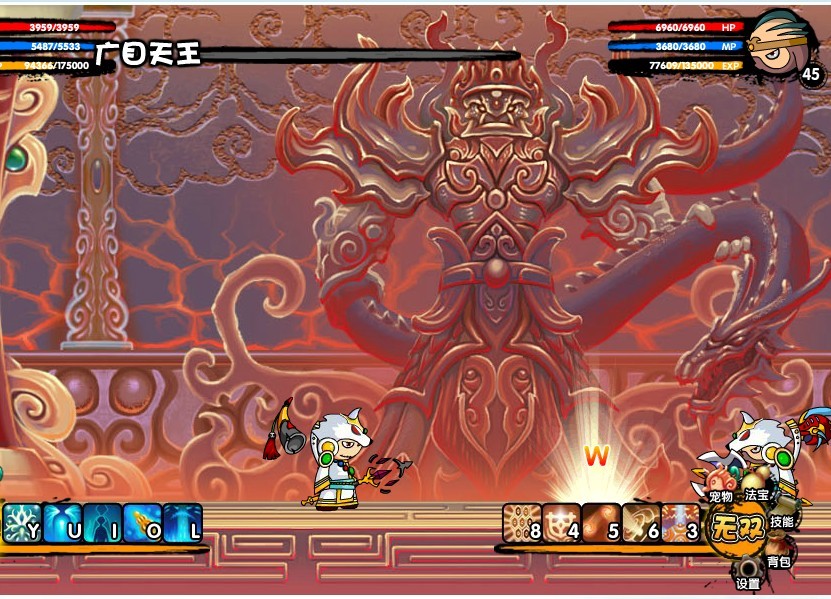Screen dimensions: 831x599
Task: Show the 技能 skills menu
Action: click(x=782, y=522)
